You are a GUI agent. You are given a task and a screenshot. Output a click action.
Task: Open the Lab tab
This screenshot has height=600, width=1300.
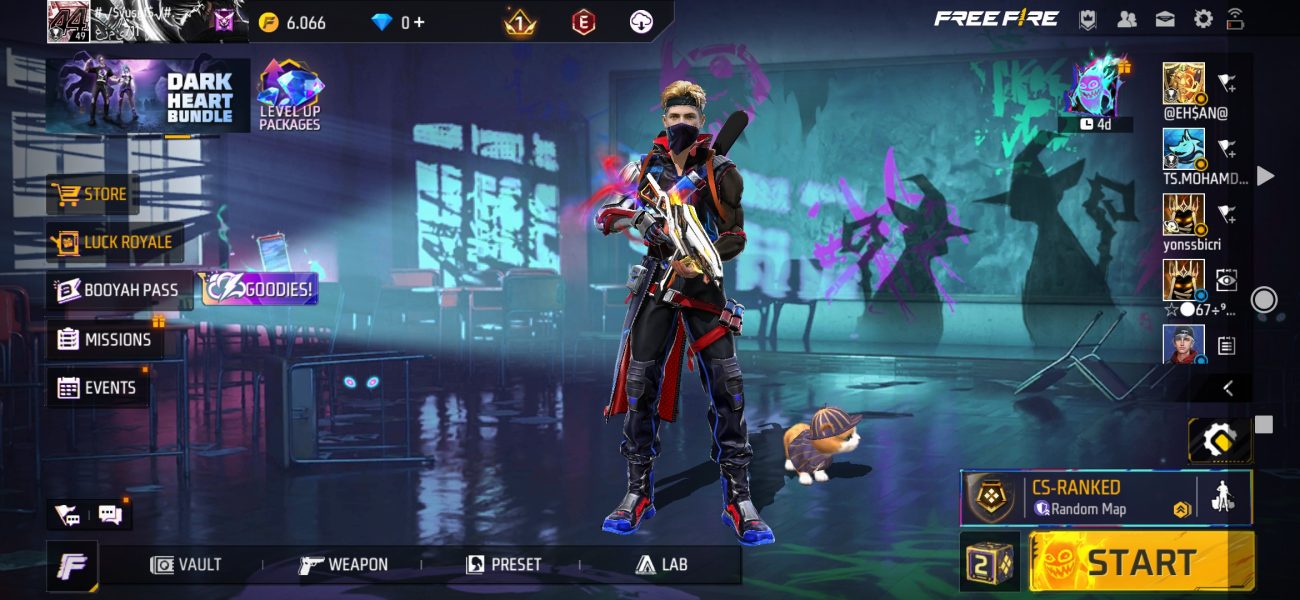click(662, 565)
